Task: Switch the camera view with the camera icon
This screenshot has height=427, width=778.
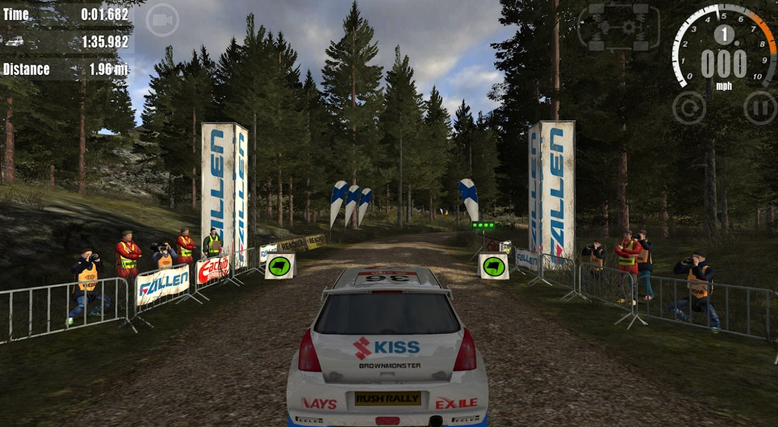Action: tap(161, 19)
